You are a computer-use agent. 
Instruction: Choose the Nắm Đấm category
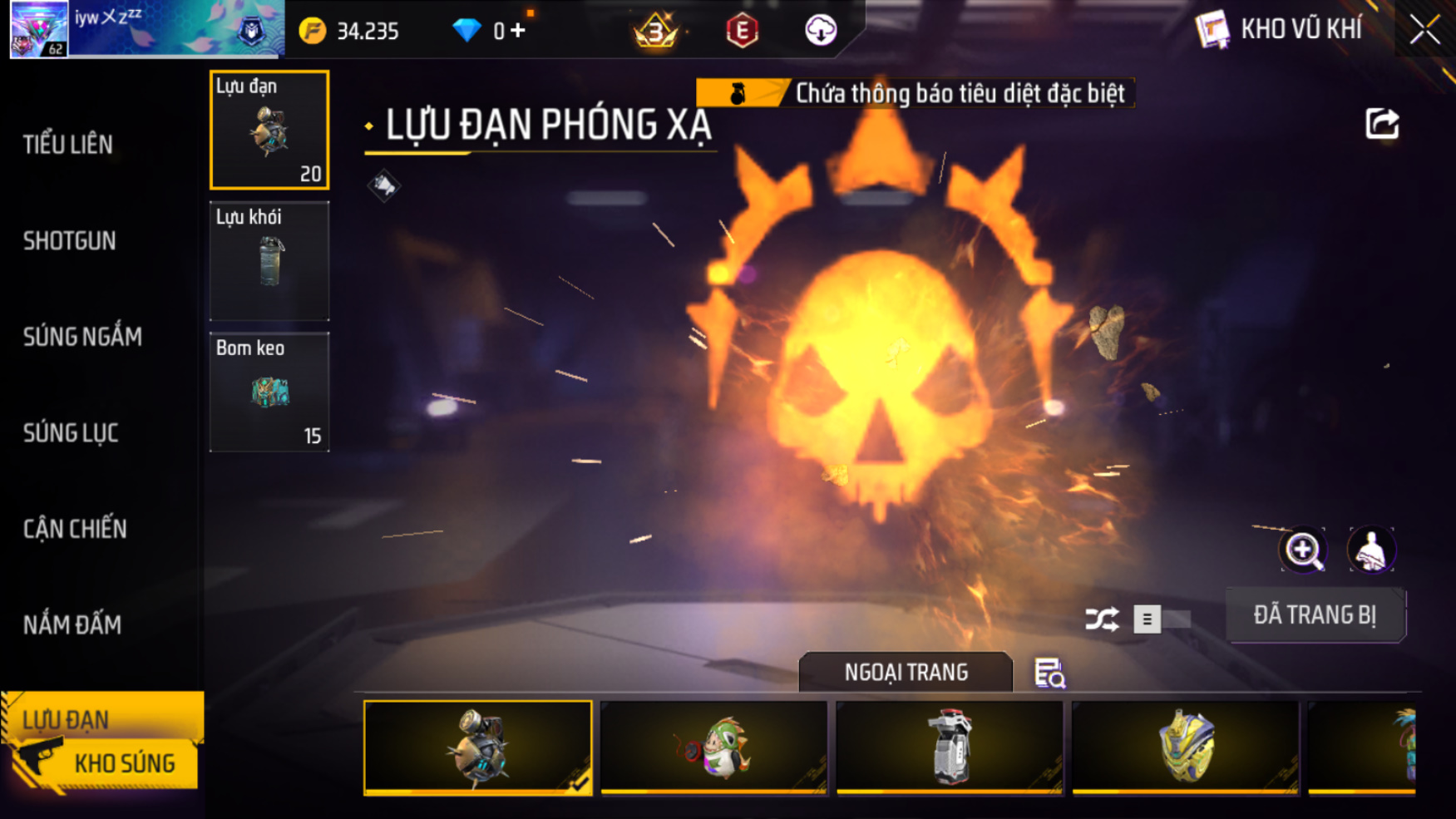tap(72, 625)
